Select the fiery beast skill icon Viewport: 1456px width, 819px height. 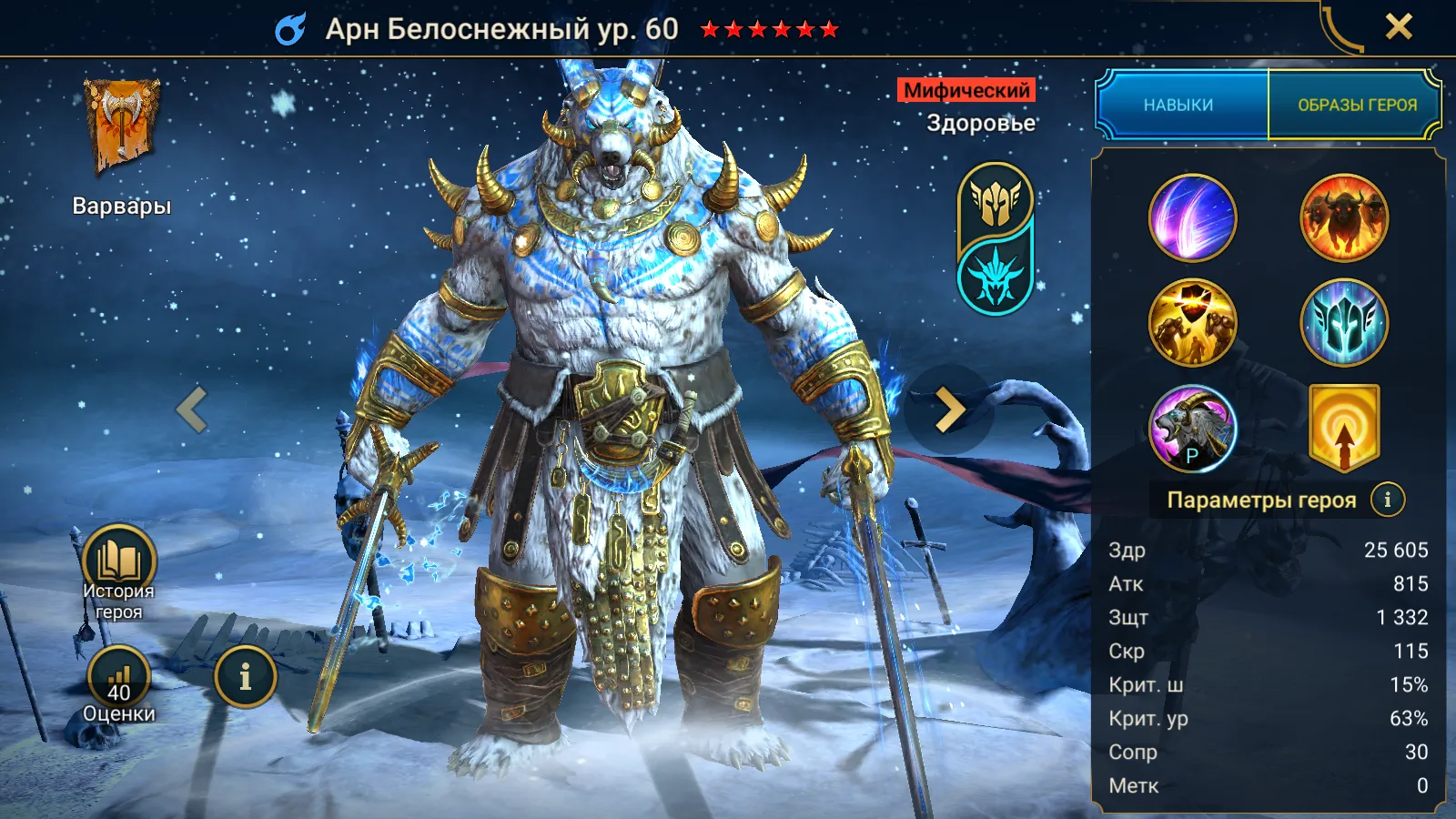pyautogui.click(x=1344, y=218)
